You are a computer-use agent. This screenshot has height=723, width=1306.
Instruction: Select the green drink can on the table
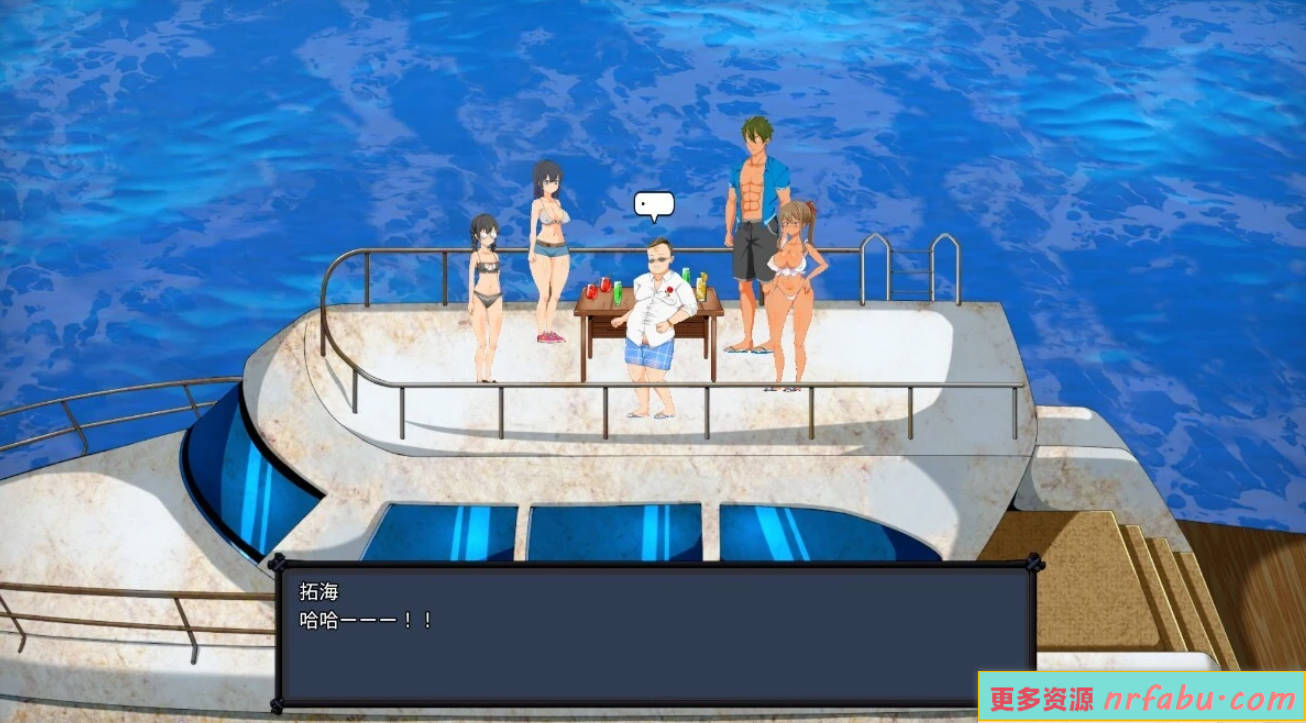pos(685,275)
